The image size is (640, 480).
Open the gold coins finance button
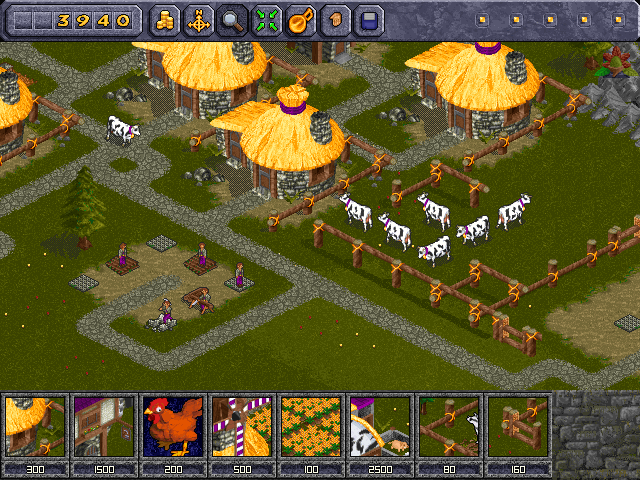pos(165,19)
